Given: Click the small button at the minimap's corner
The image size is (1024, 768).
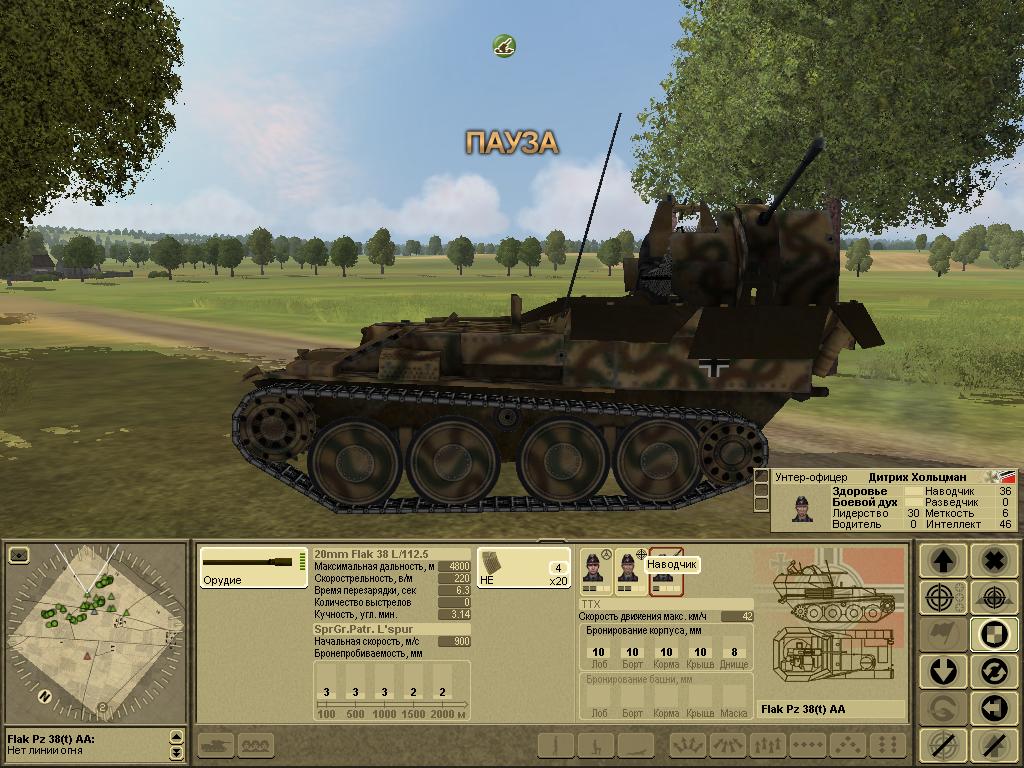Looking at the screenshot, I should [x=19, y=555].
